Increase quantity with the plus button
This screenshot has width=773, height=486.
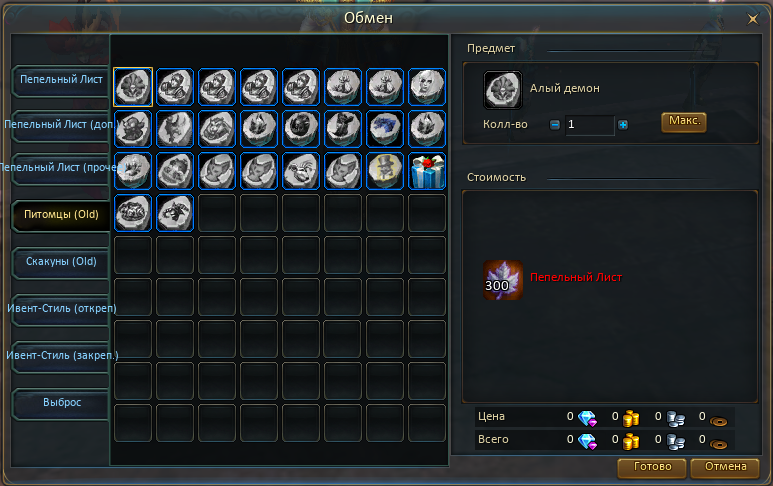[623, 125]
